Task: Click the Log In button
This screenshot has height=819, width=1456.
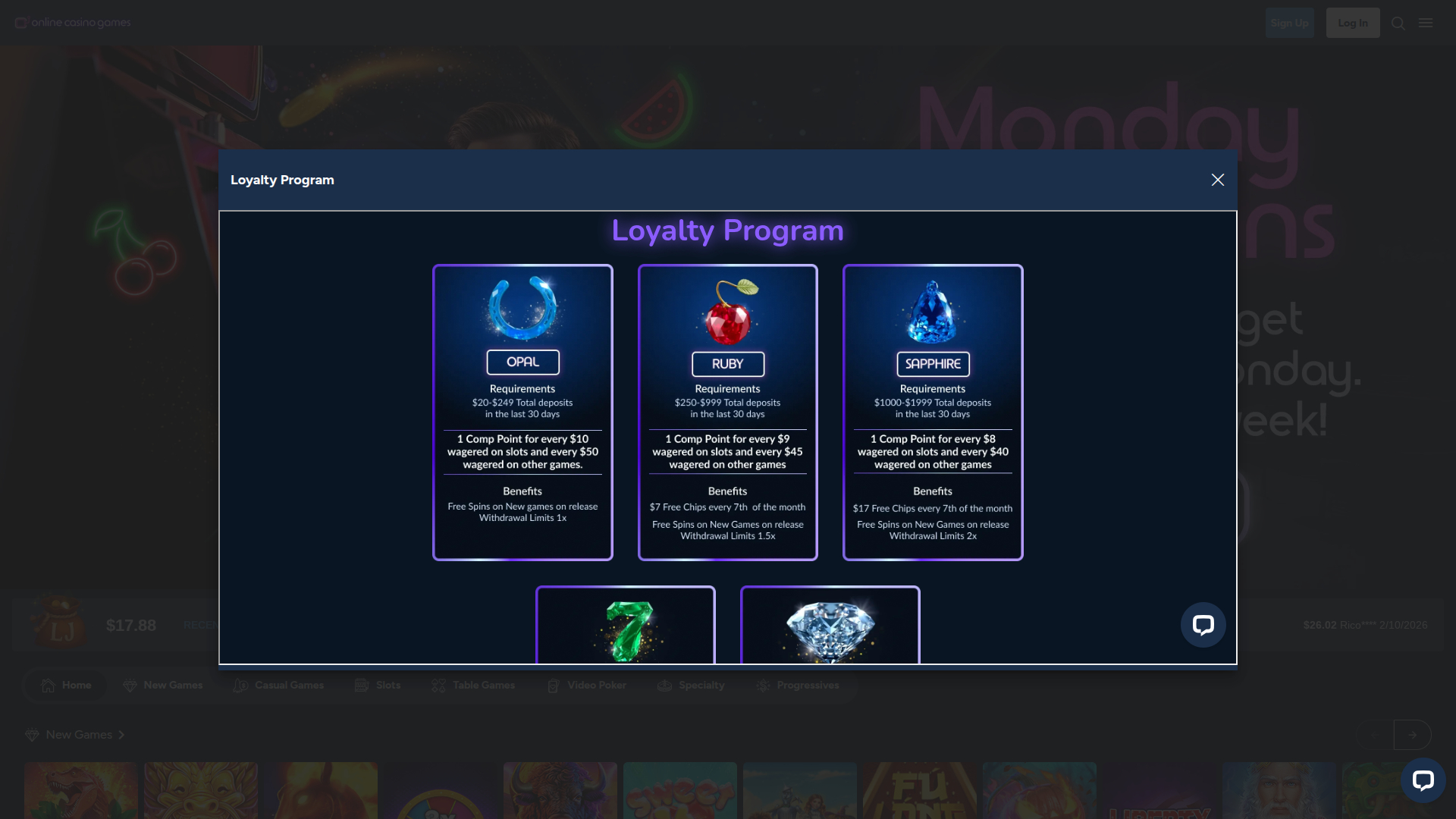Action: tap(1353, 23)
